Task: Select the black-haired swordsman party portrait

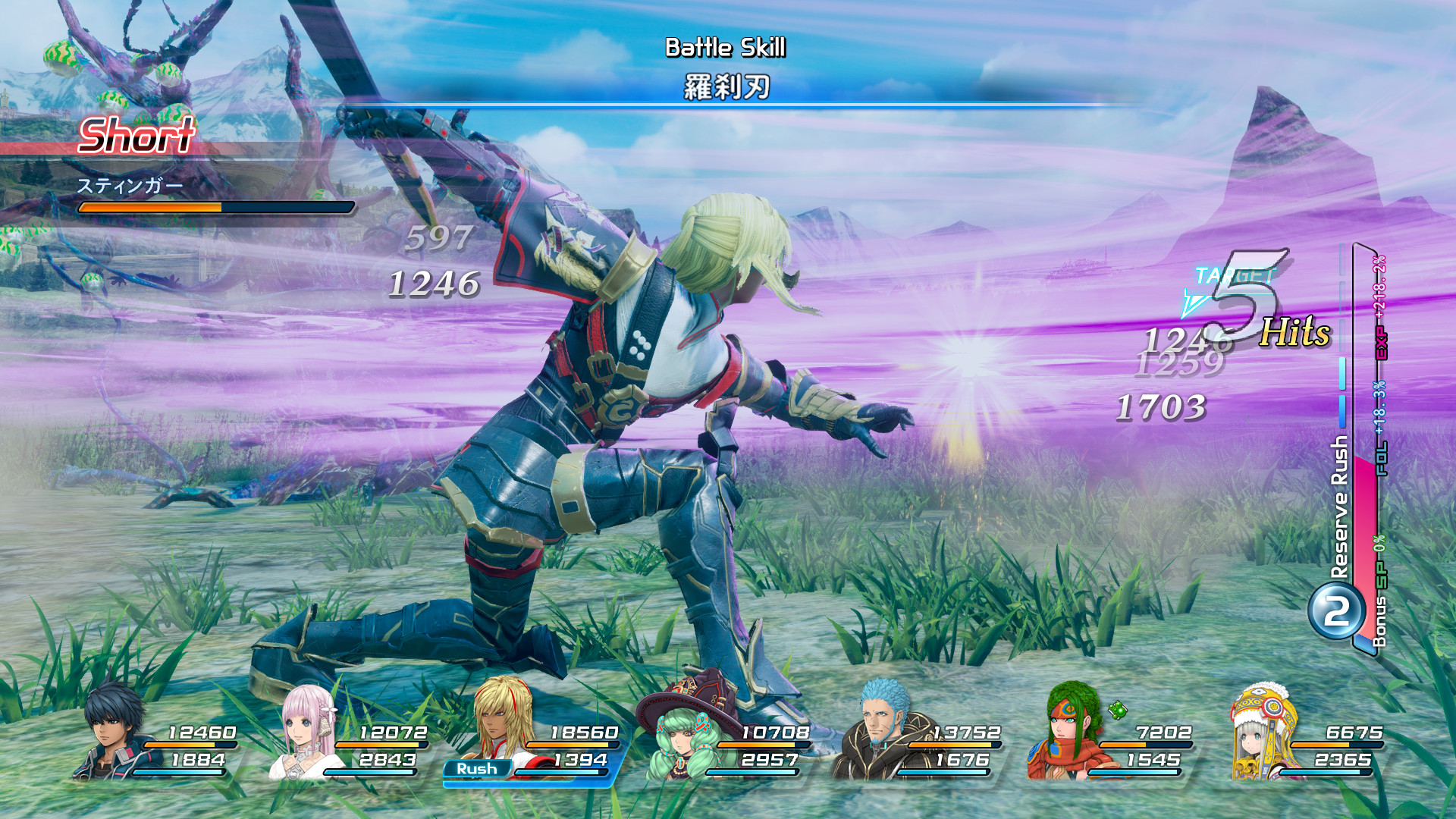Action: click(114, 732)
